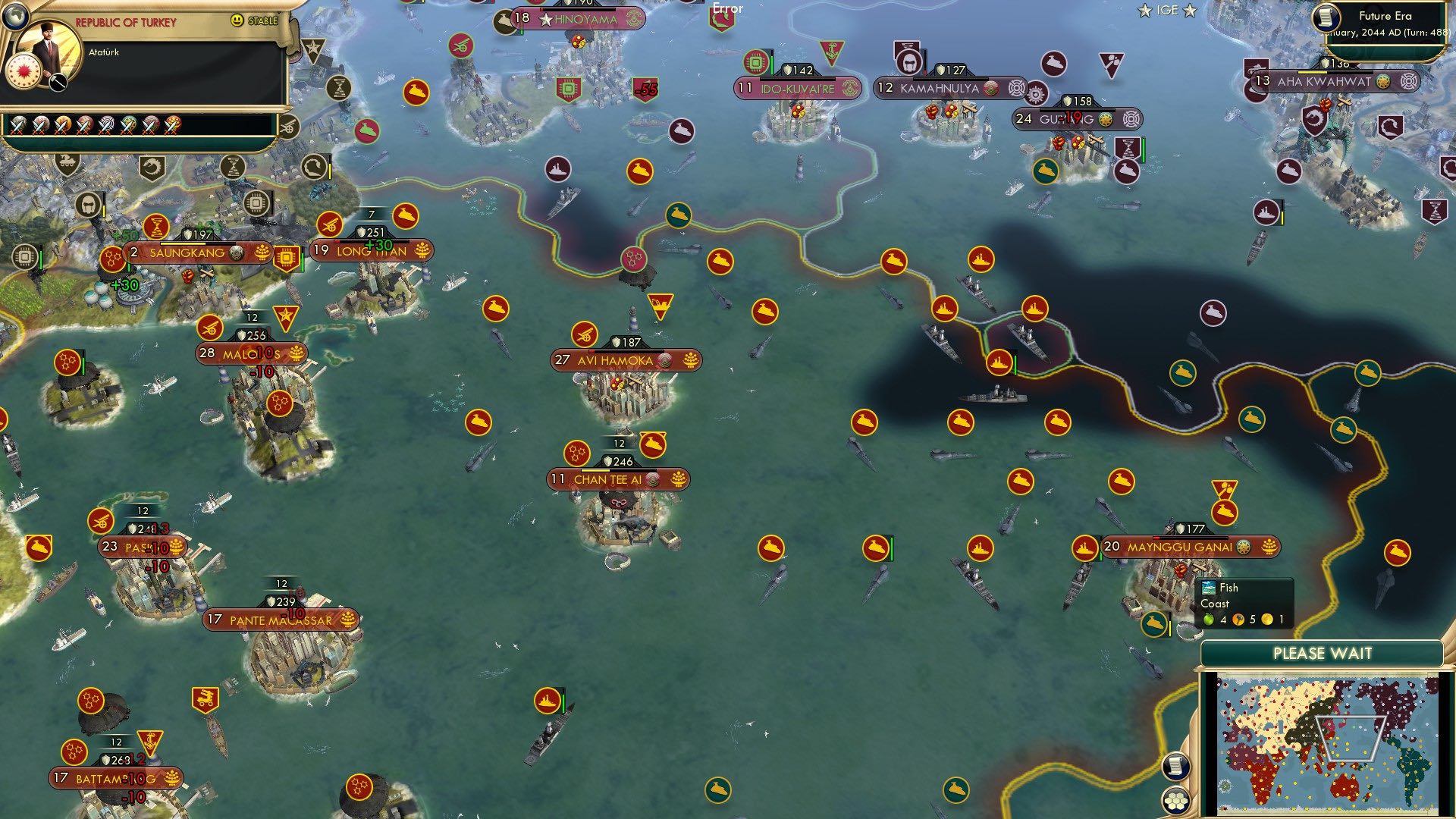
Task: Click the Republic of Turkey seal emblem
Action: [23, 72]
